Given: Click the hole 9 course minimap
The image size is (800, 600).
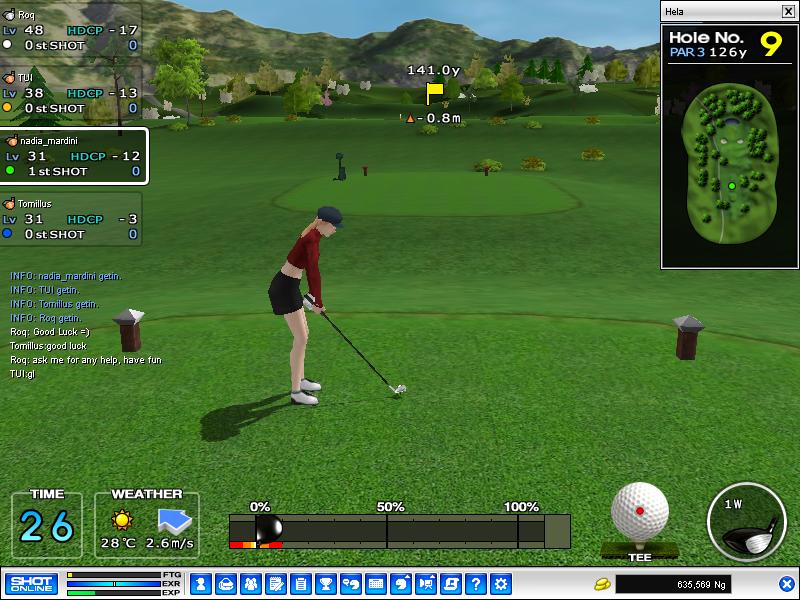Looking at the screenshot, I should [x=730, y=165].
